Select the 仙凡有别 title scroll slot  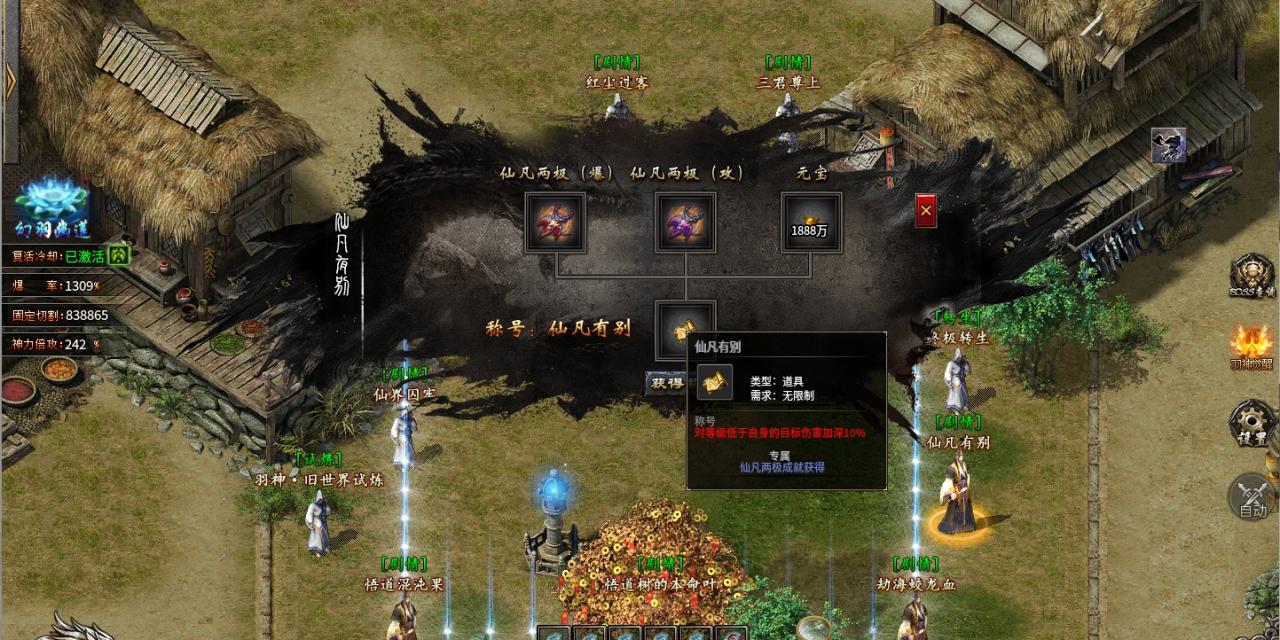[685, 330]
